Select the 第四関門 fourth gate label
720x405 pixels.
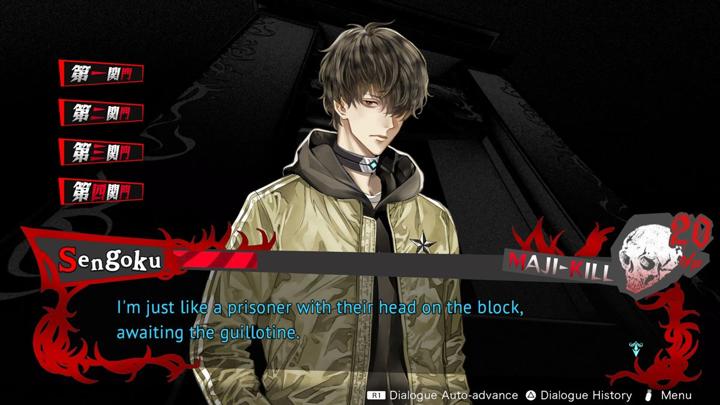point(102,190)
